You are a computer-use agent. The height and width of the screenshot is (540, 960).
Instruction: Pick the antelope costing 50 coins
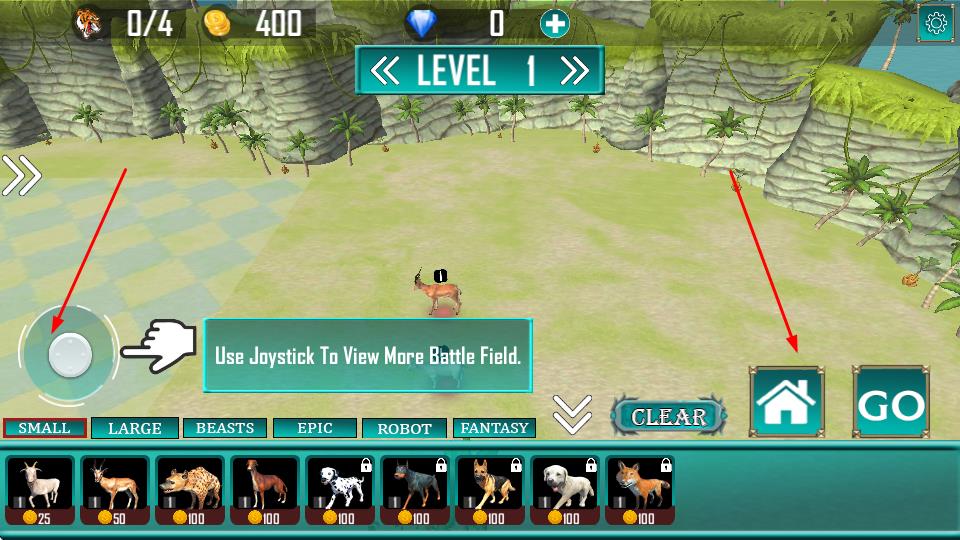pos(115,491)
